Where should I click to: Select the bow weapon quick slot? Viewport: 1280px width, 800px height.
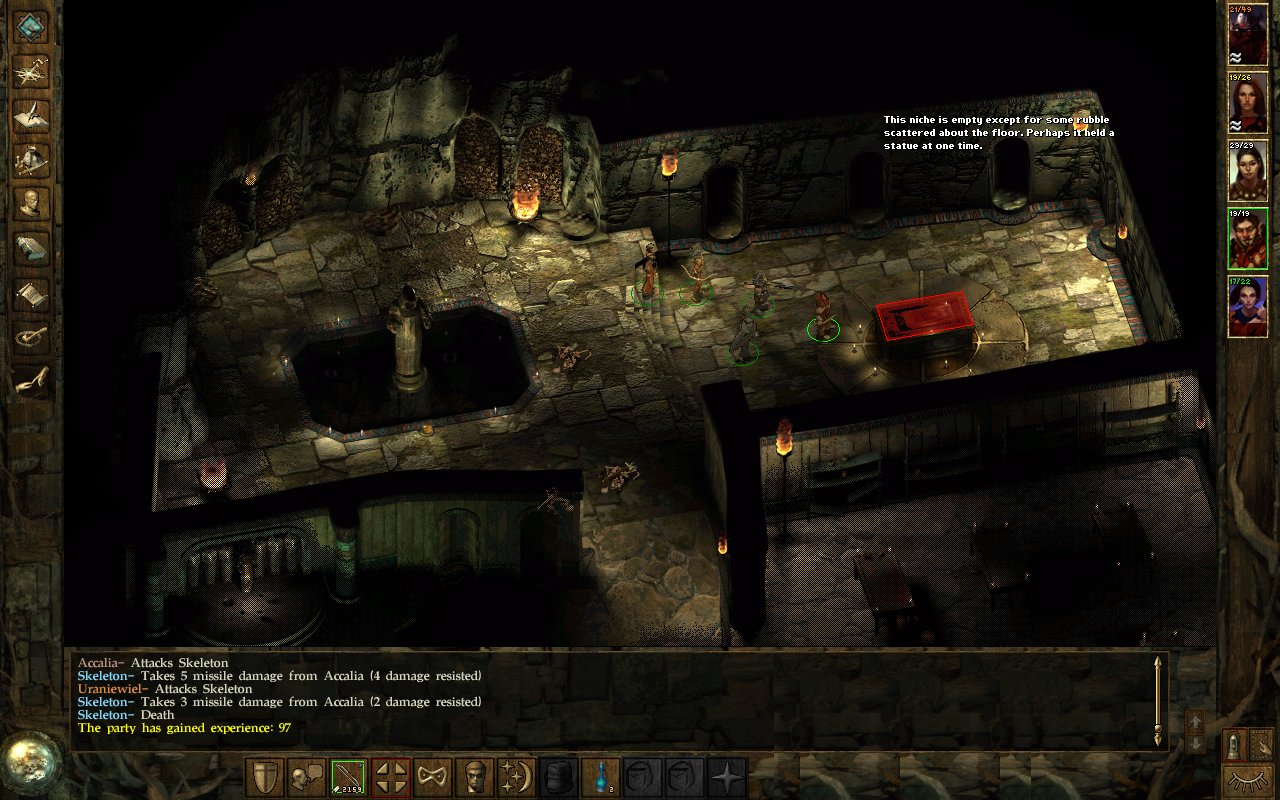[349, 777]
